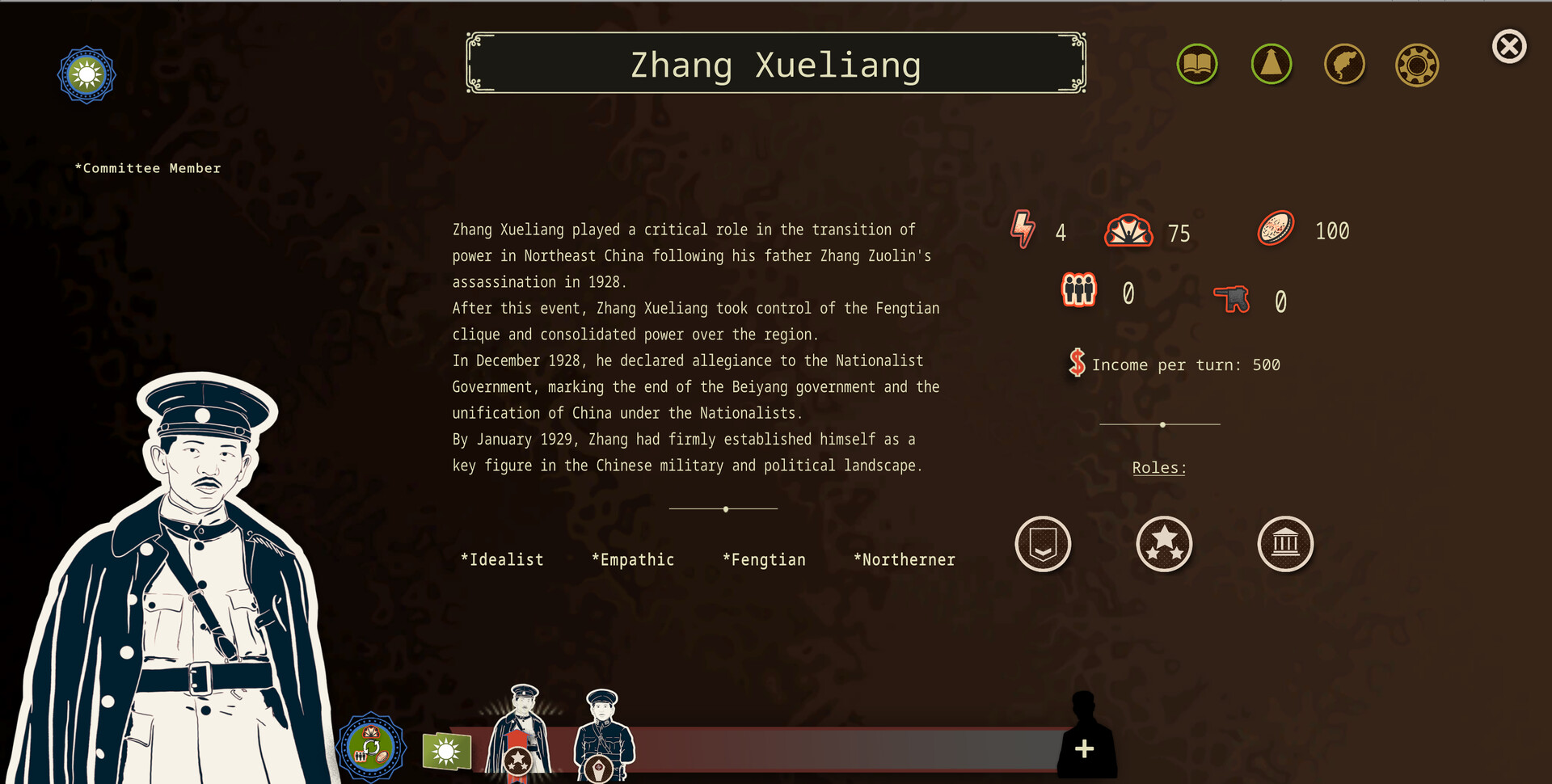Click the *Idealist trait label
Viewport: 1552px width, 784px height.
502,558
